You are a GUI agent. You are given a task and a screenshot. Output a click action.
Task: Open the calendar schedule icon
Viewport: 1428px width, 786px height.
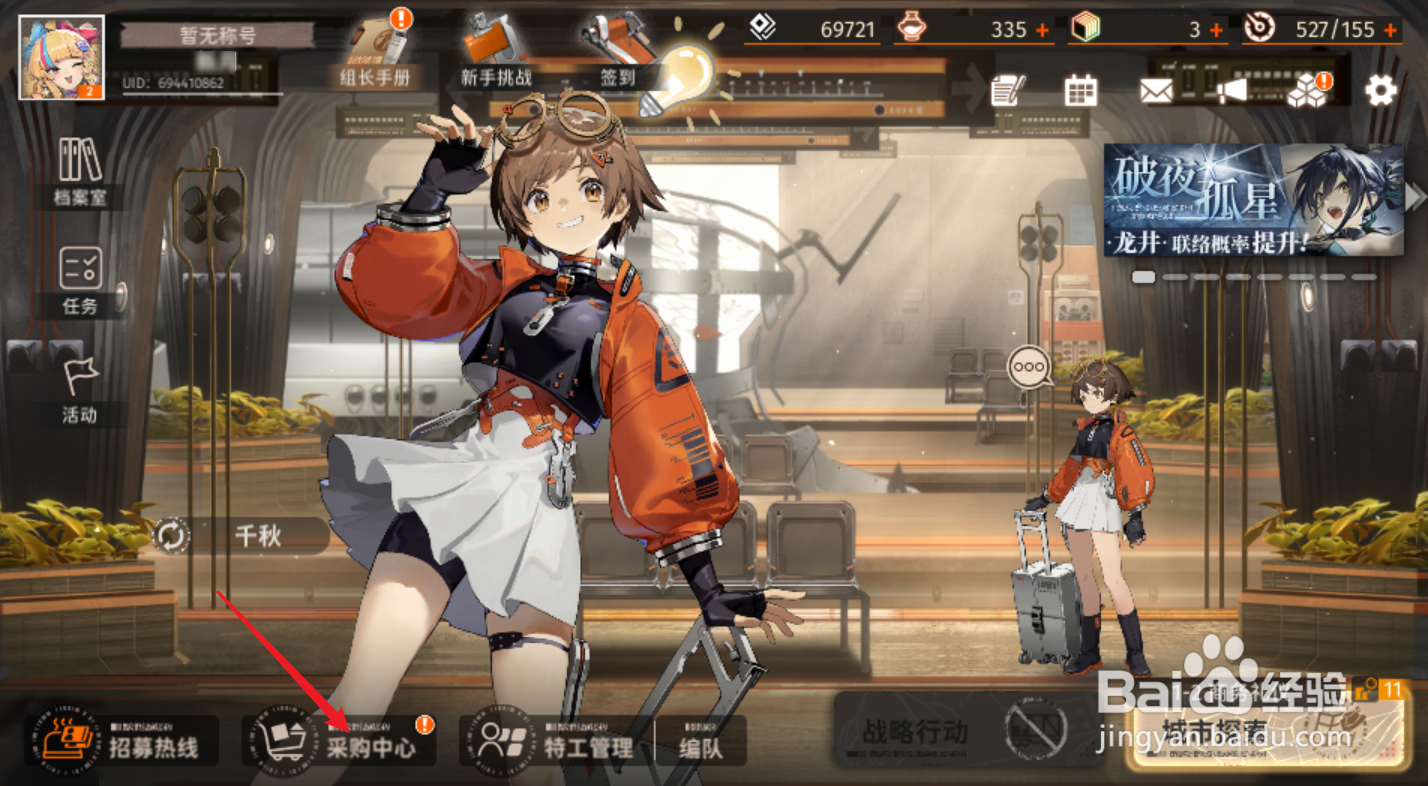[x=1081, y=91]
